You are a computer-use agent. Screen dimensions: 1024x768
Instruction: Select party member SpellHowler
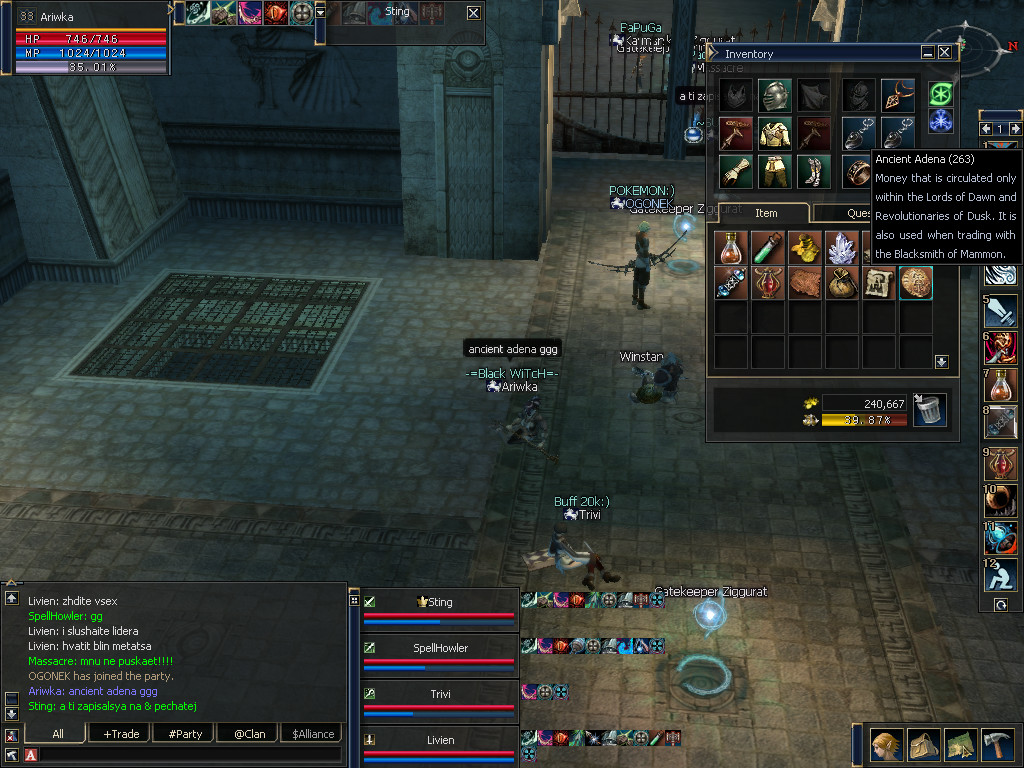click(x=440, y=648)
